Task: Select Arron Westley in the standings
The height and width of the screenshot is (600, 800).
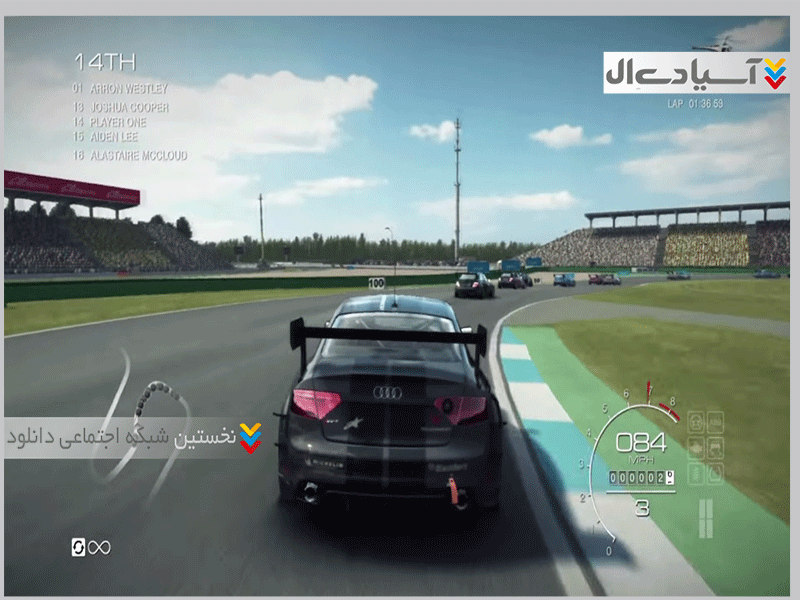Action: click(126, 89)
